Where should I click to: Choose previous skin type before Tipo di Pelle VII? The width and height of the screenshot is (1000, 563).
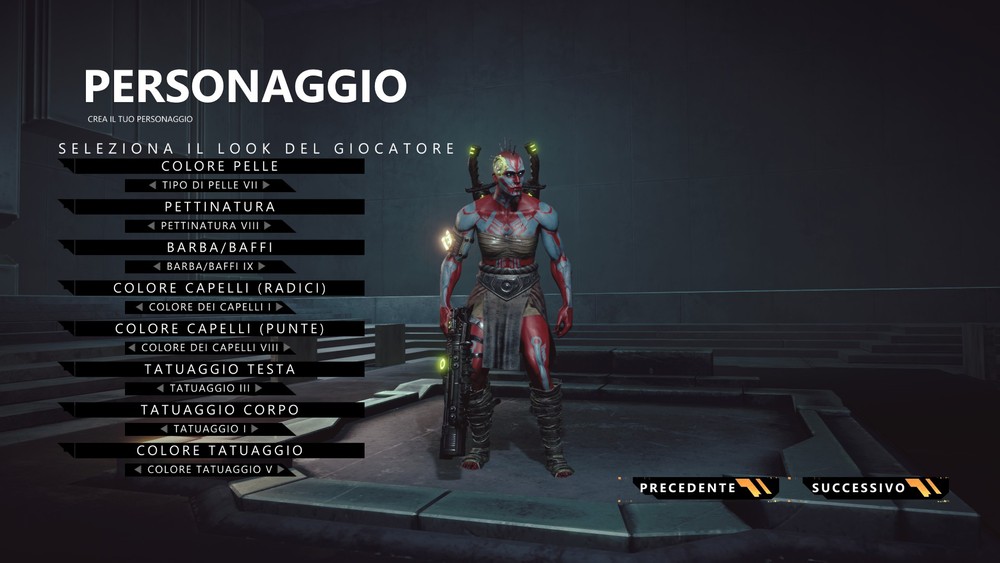(x=152, y=185)
